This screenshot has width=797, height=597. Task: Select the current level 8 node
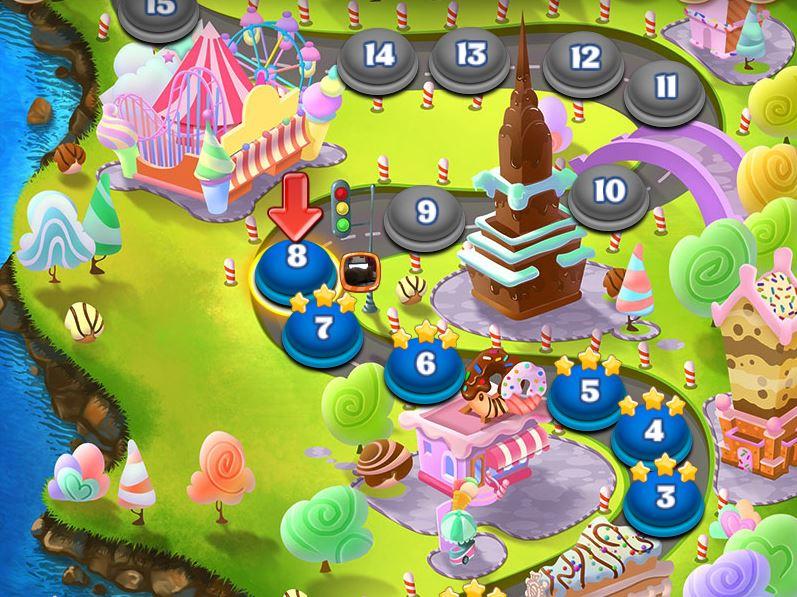pos(296,260)
